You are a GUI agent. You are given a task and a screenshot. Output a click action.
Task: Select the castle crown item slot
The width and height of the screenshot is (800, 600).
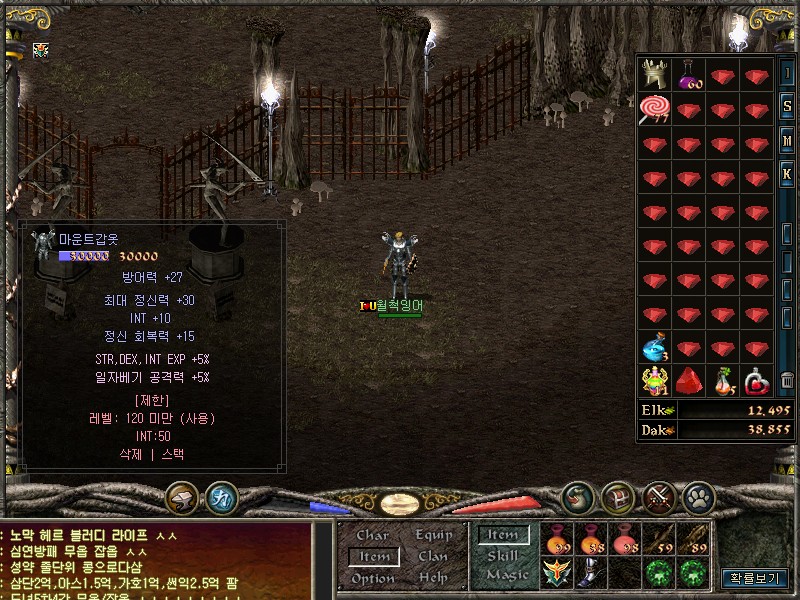click(655, 74)
